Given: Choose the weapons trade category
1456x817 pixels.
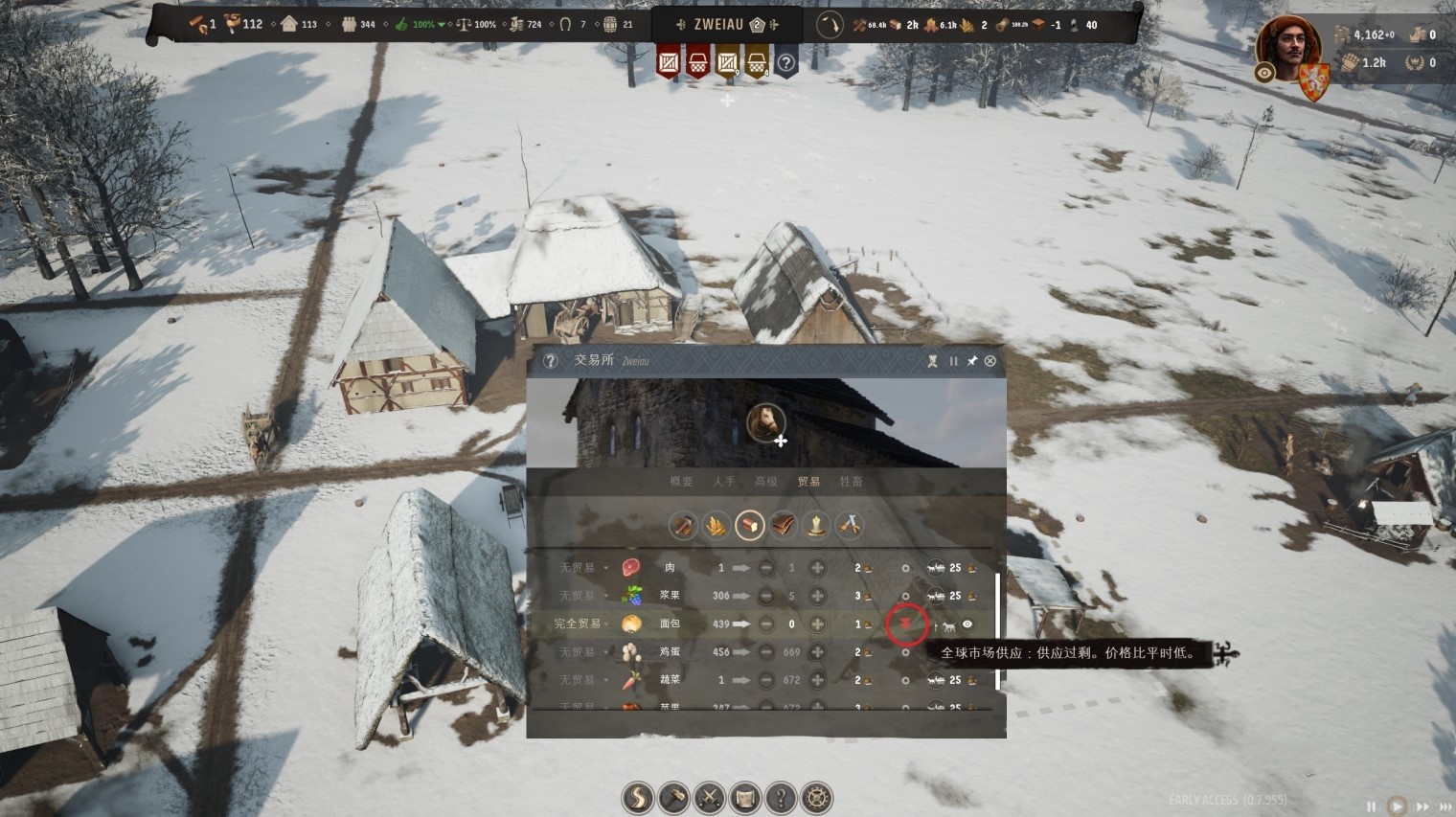Looking at the screenshot, I should (850, 525).
